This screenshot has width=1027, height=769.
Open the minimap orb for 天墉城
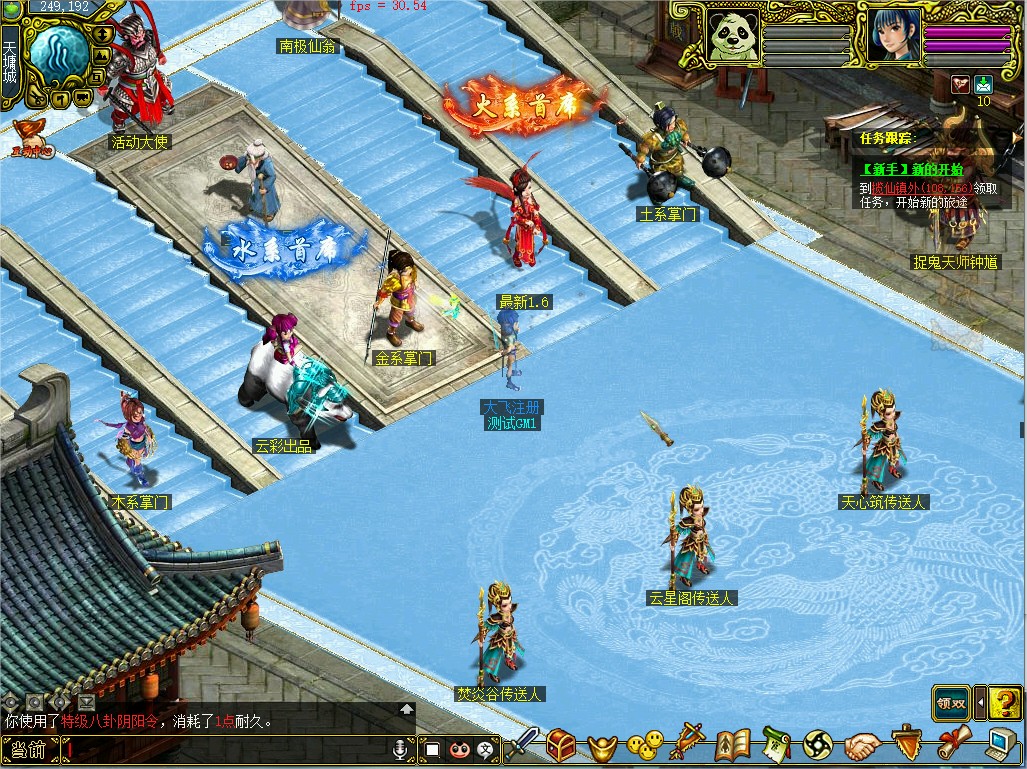click(56, 55)
